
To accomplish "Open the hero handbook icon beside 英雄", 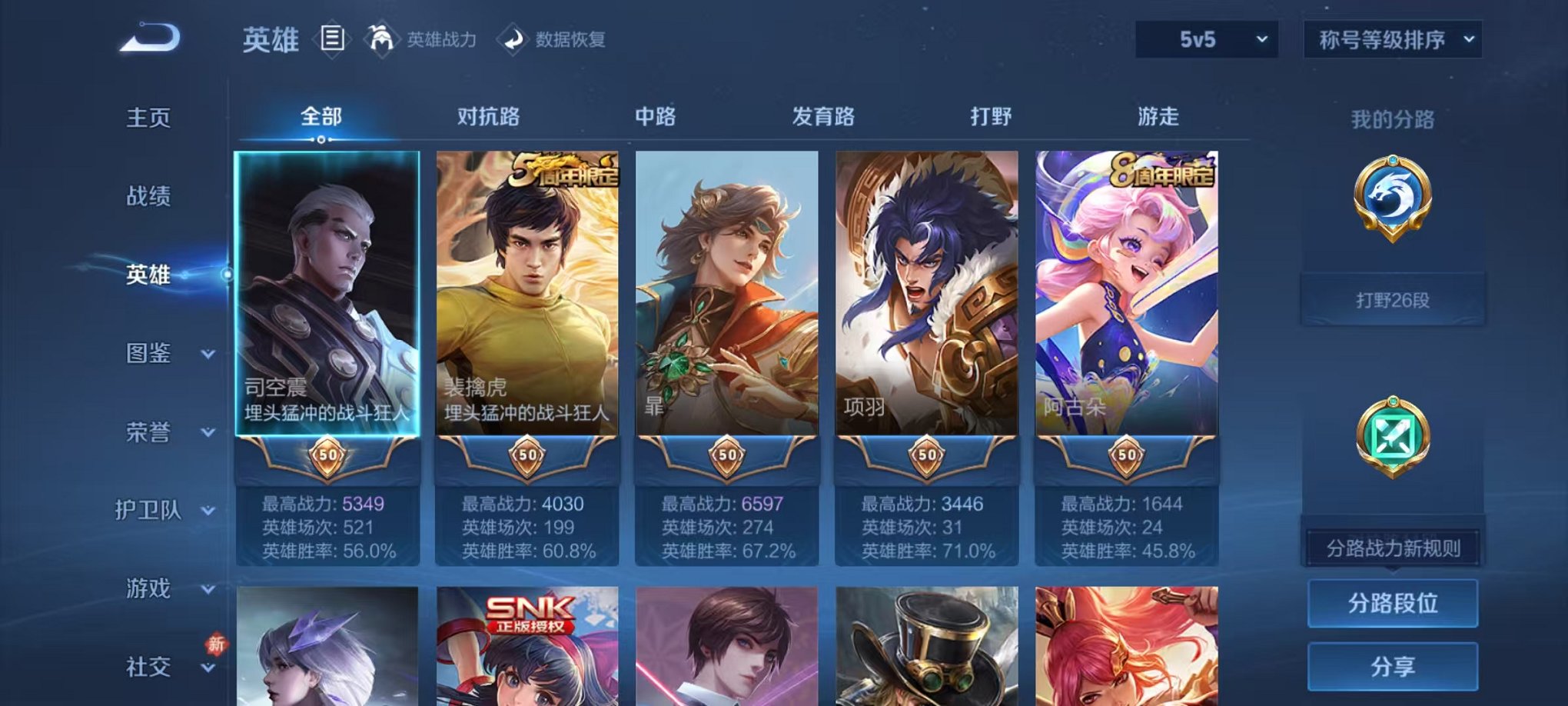I will (331, 40).
